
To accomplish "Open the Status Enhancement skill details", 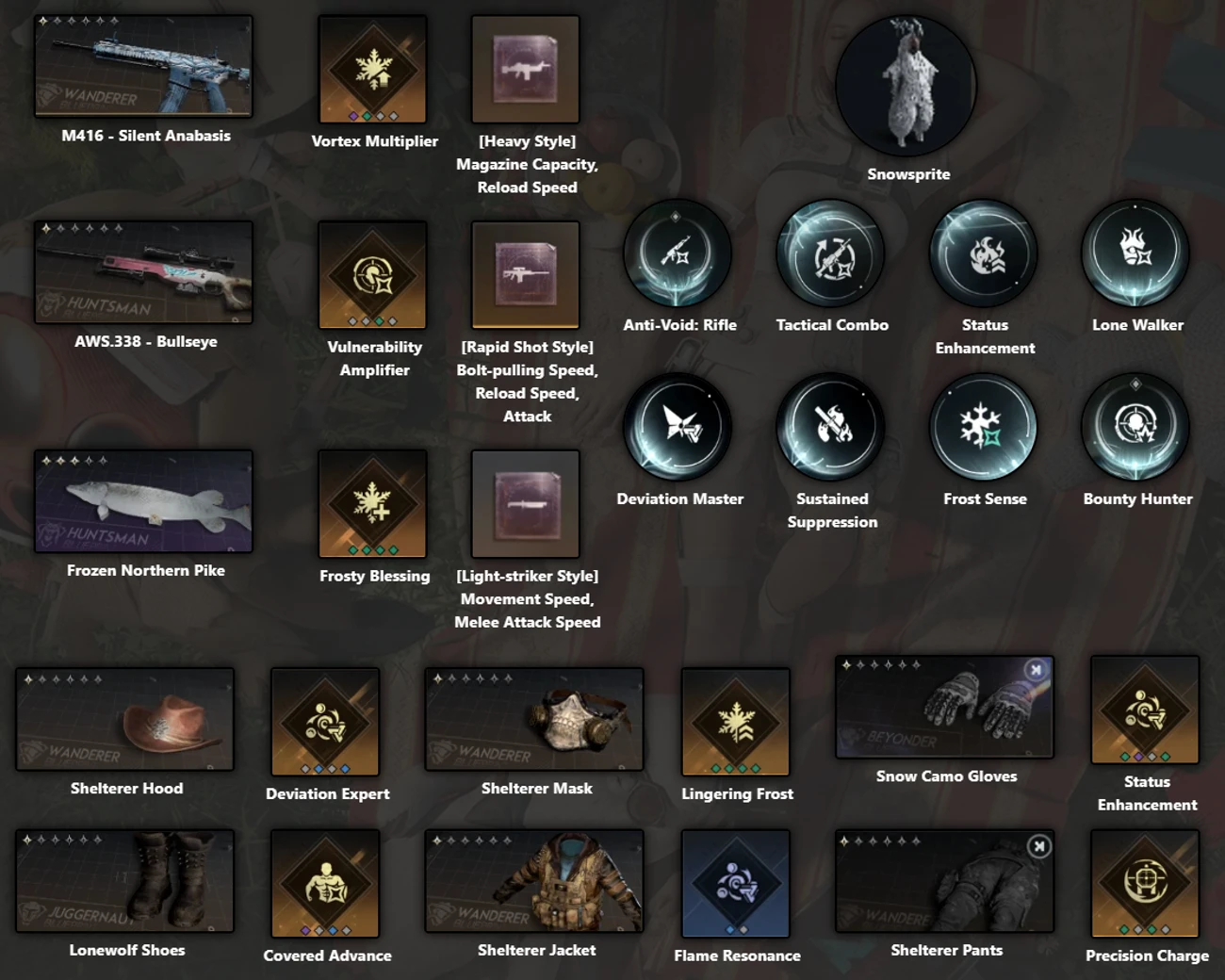I will pyautogui.click(x=984, y=252).
